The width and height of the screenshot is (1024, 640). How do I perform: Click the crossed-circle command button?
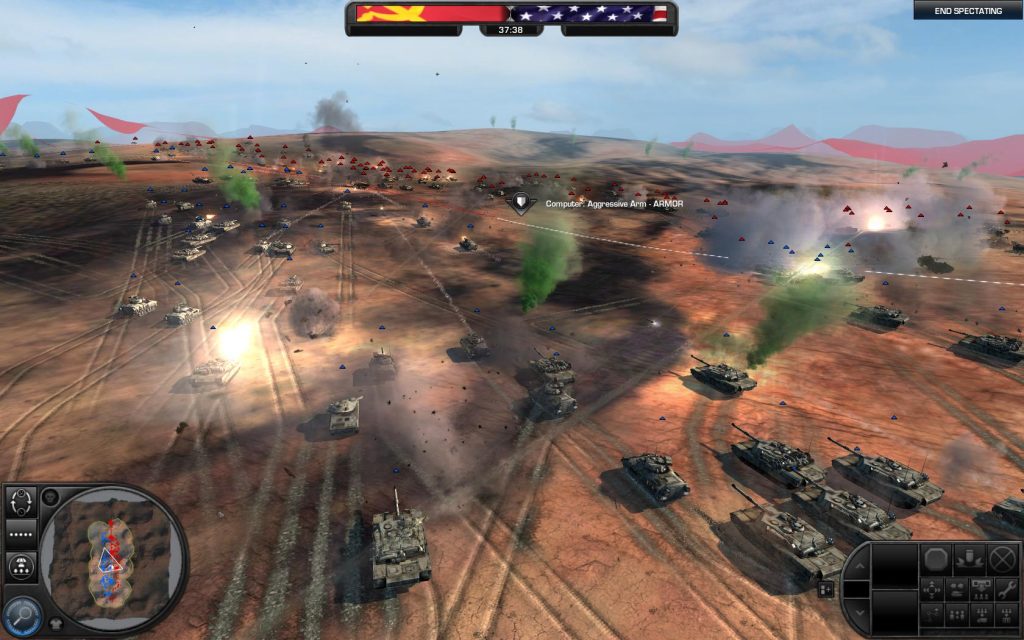pyautogui.click(x=1003, y=558)
